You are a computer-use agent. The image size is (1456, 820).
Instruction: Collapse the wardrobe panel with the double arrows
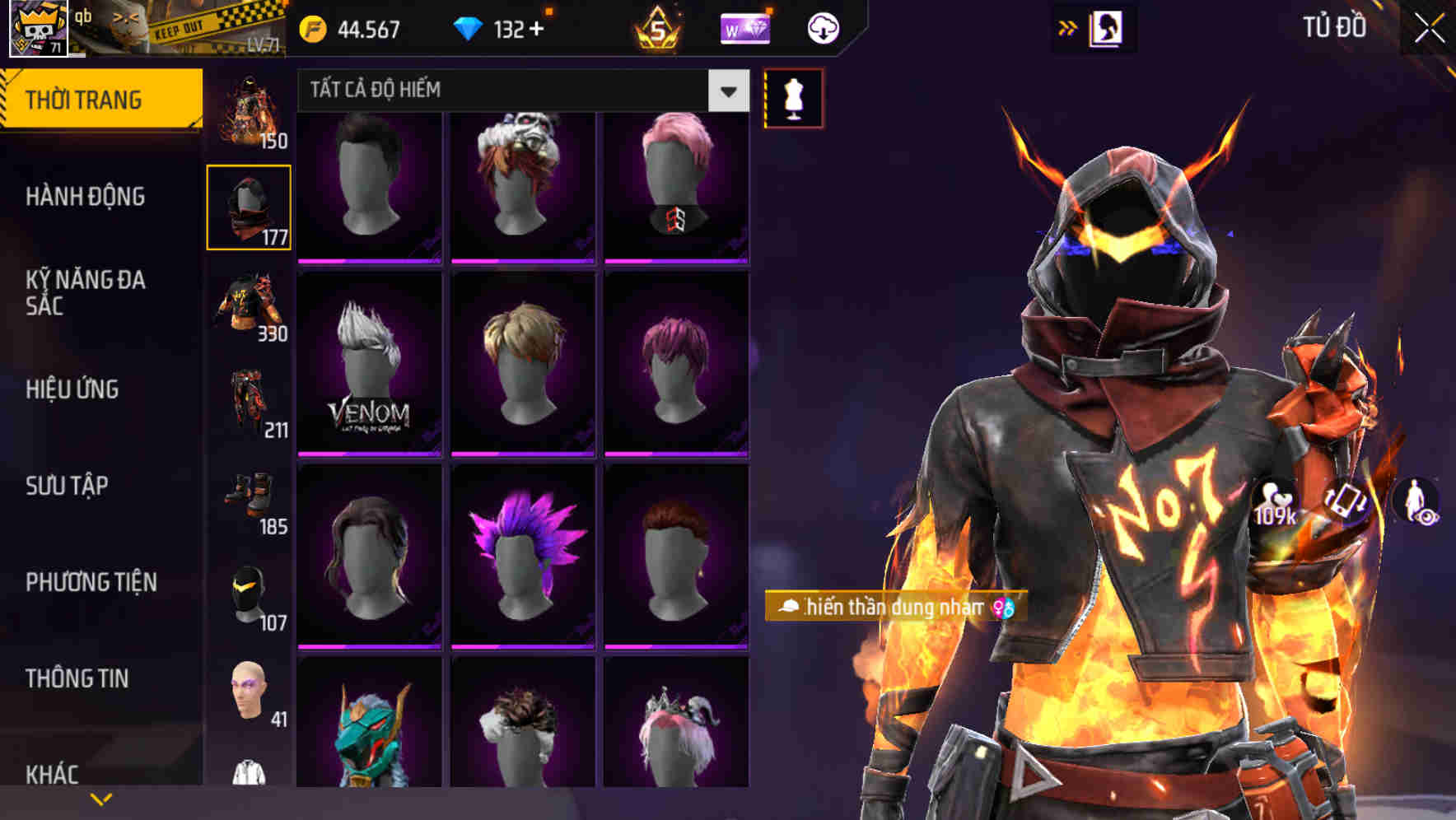tap(1068, 27)
